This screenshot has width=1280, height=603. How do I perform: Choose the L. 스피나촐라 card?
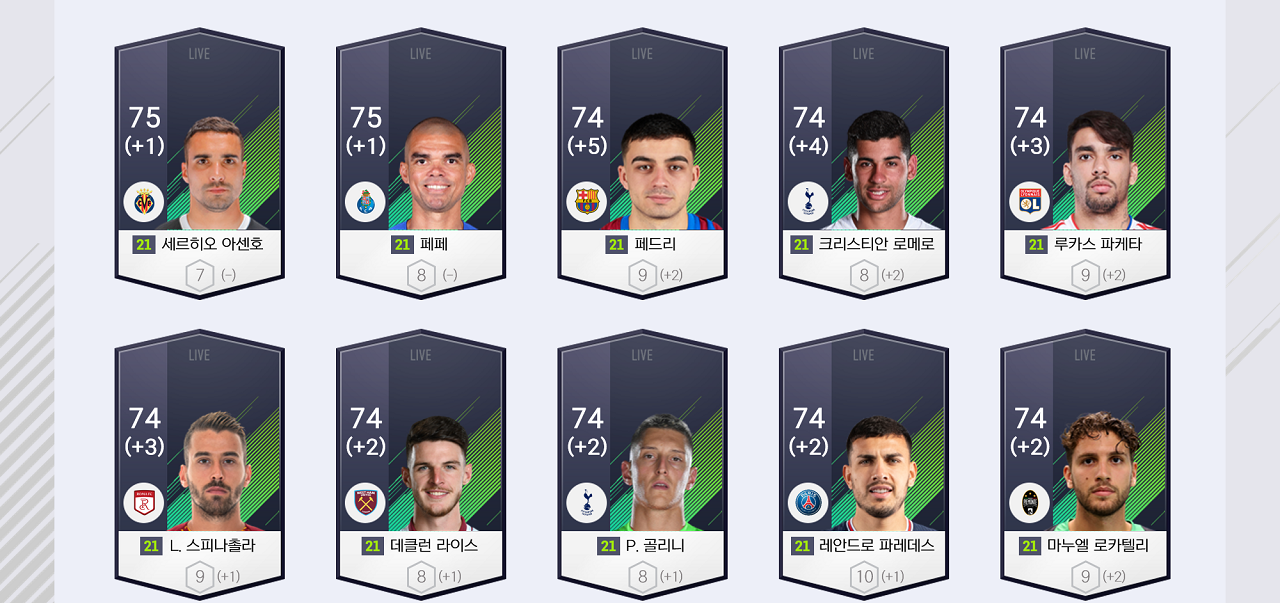(x=199, y=467)
